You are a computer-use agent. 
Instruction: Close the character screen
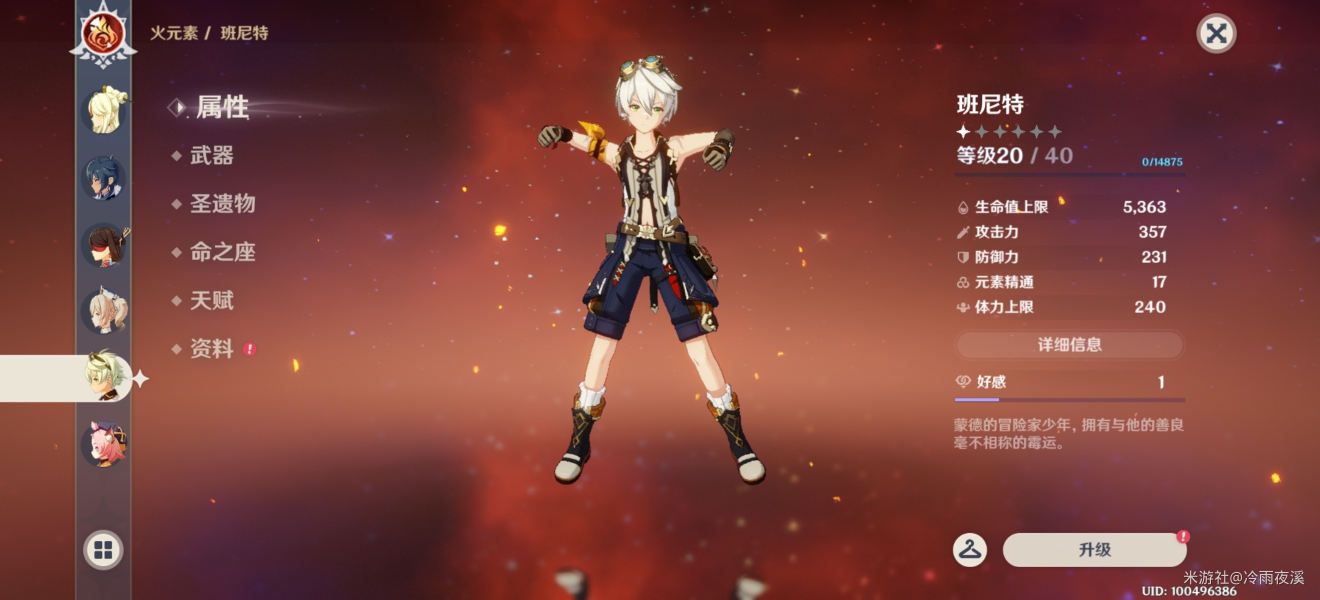point(1216,33)
